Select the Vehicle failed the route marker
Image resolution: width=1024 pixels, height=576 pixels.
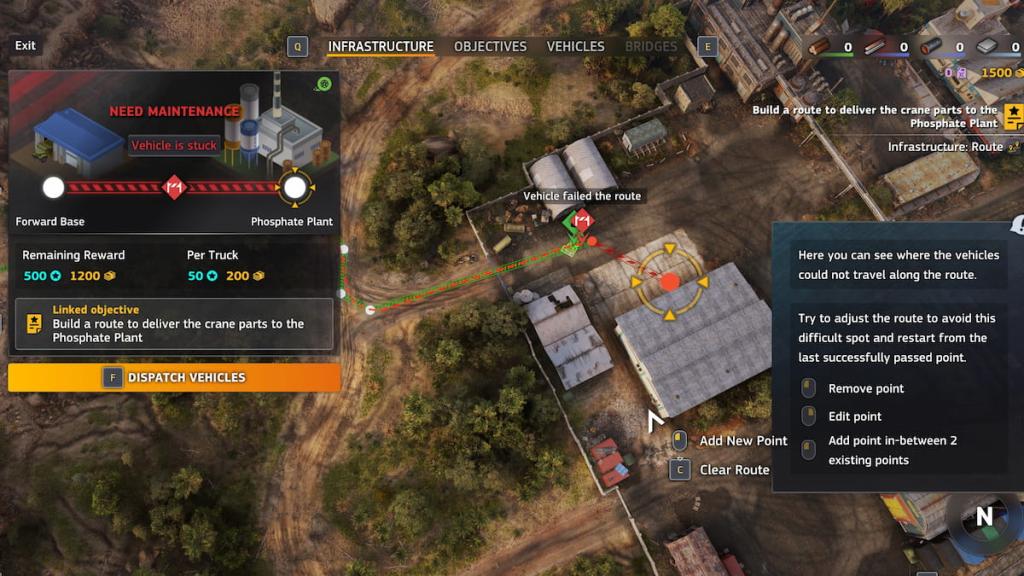(x=578, y=221)
